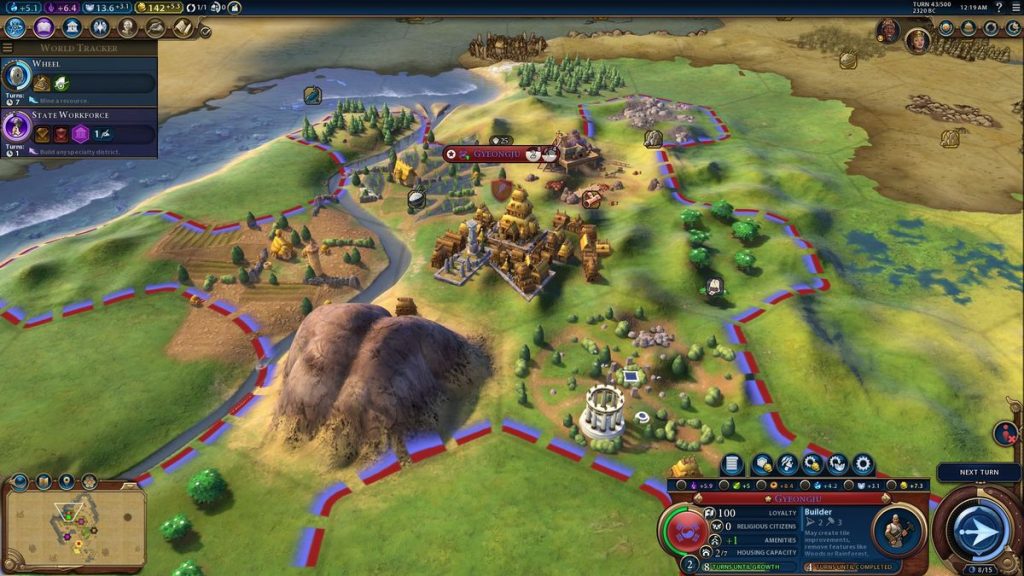Open the Builder production portrait
The image size is (1024, 576).
(x=897, y=529)
